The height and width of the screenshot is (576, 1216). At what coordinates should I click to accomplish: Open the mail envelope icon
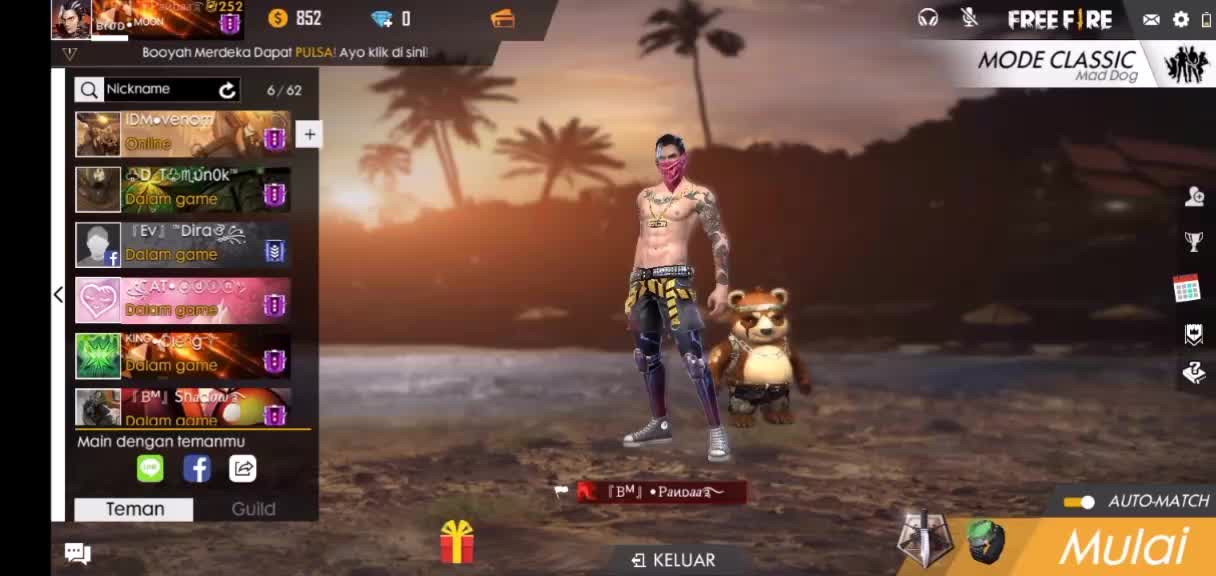pos(1152,19)
